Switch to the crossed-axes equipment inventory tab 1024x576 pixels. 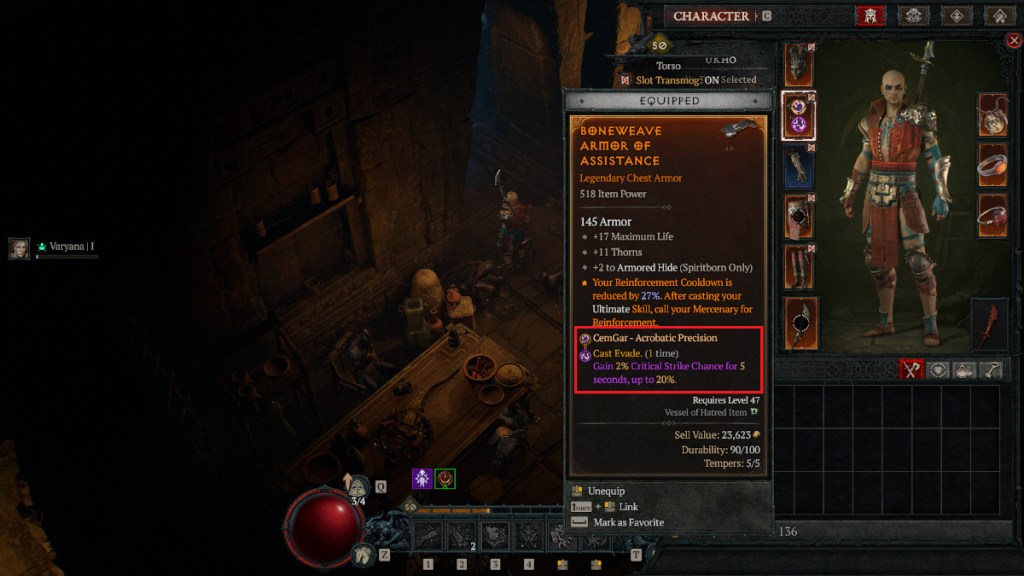(x=909, y=370)
